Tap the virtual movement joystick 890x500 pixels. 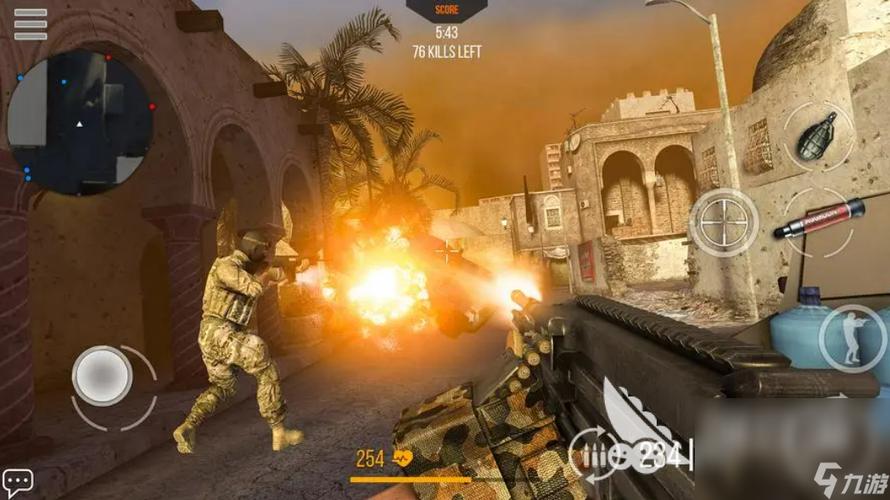[x=102, y=376]
